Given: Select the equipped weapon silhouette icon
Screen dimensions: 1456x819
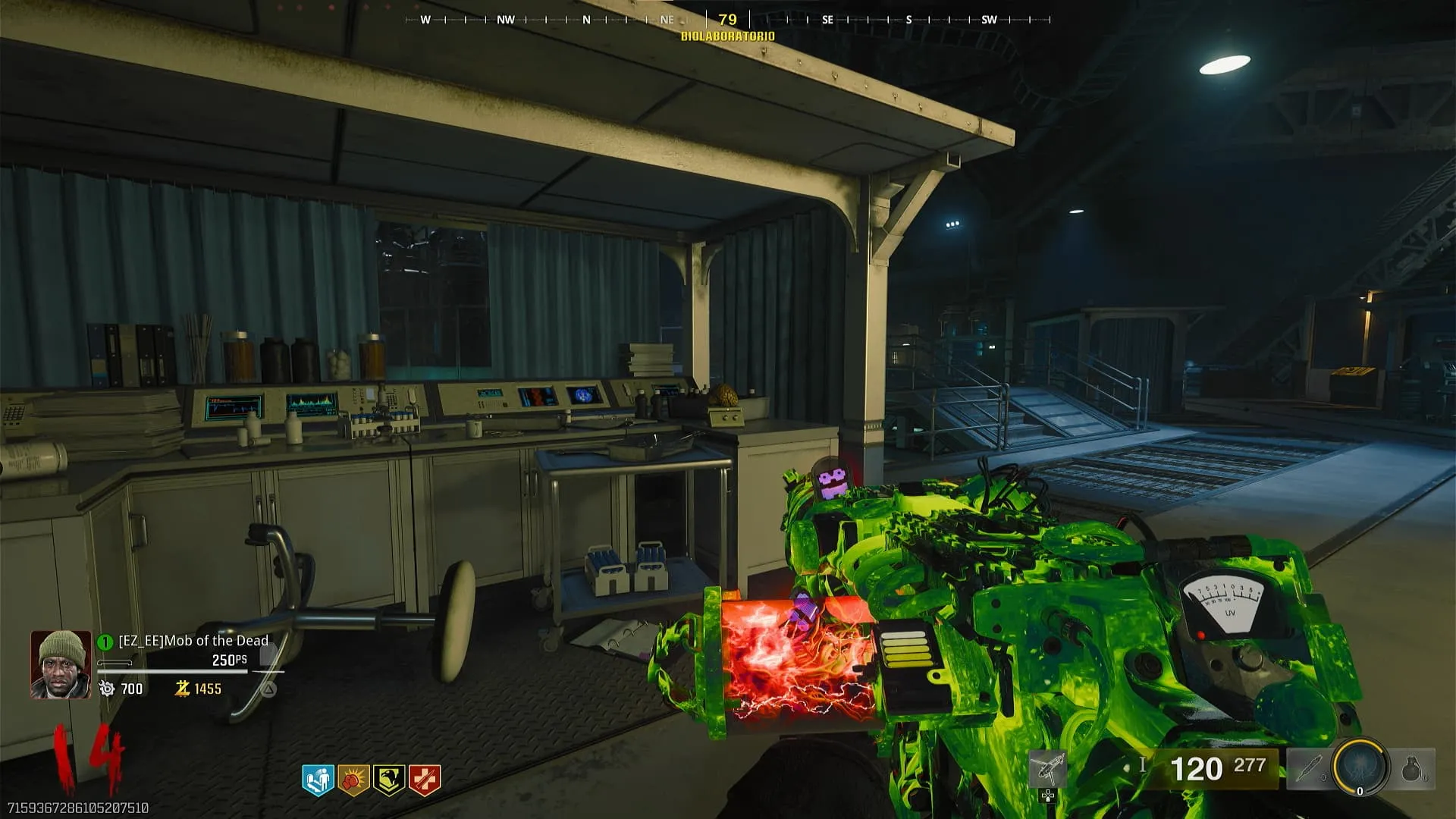Looking at the screenshot, I should point(1048,768).
